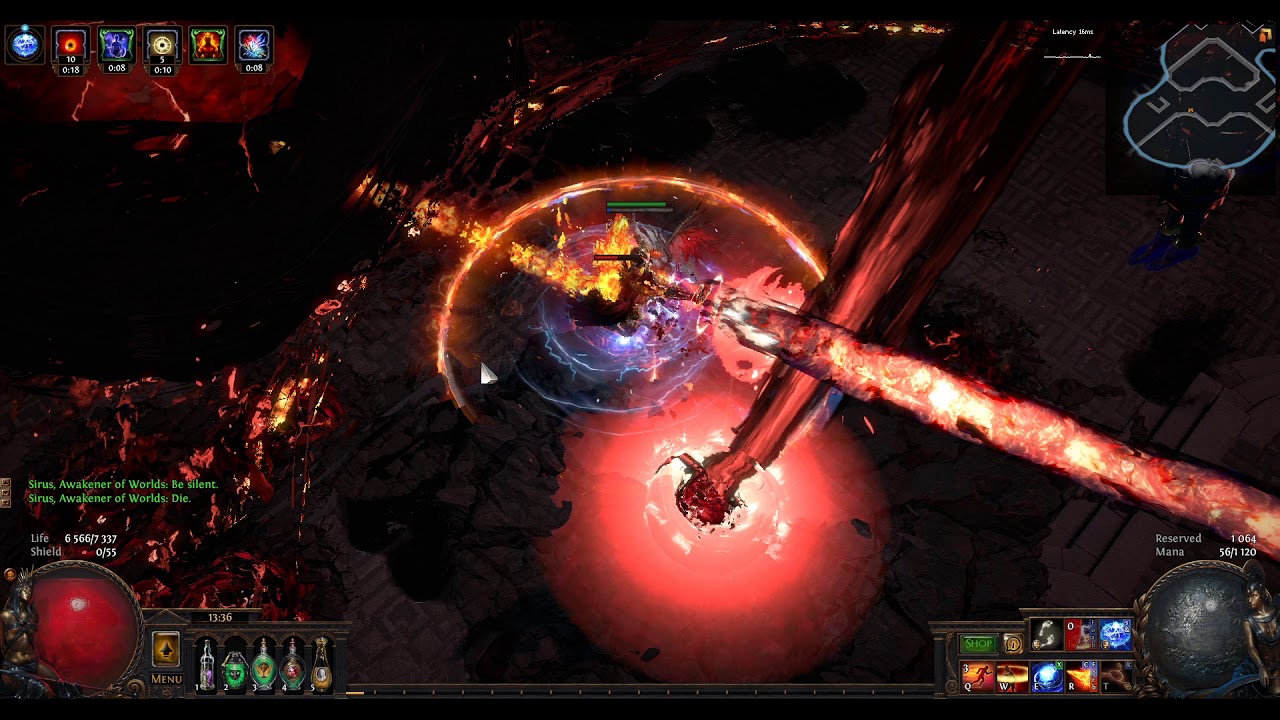Activate the rope-line skill on T

pyautogui.click(x=1115, y=677)
